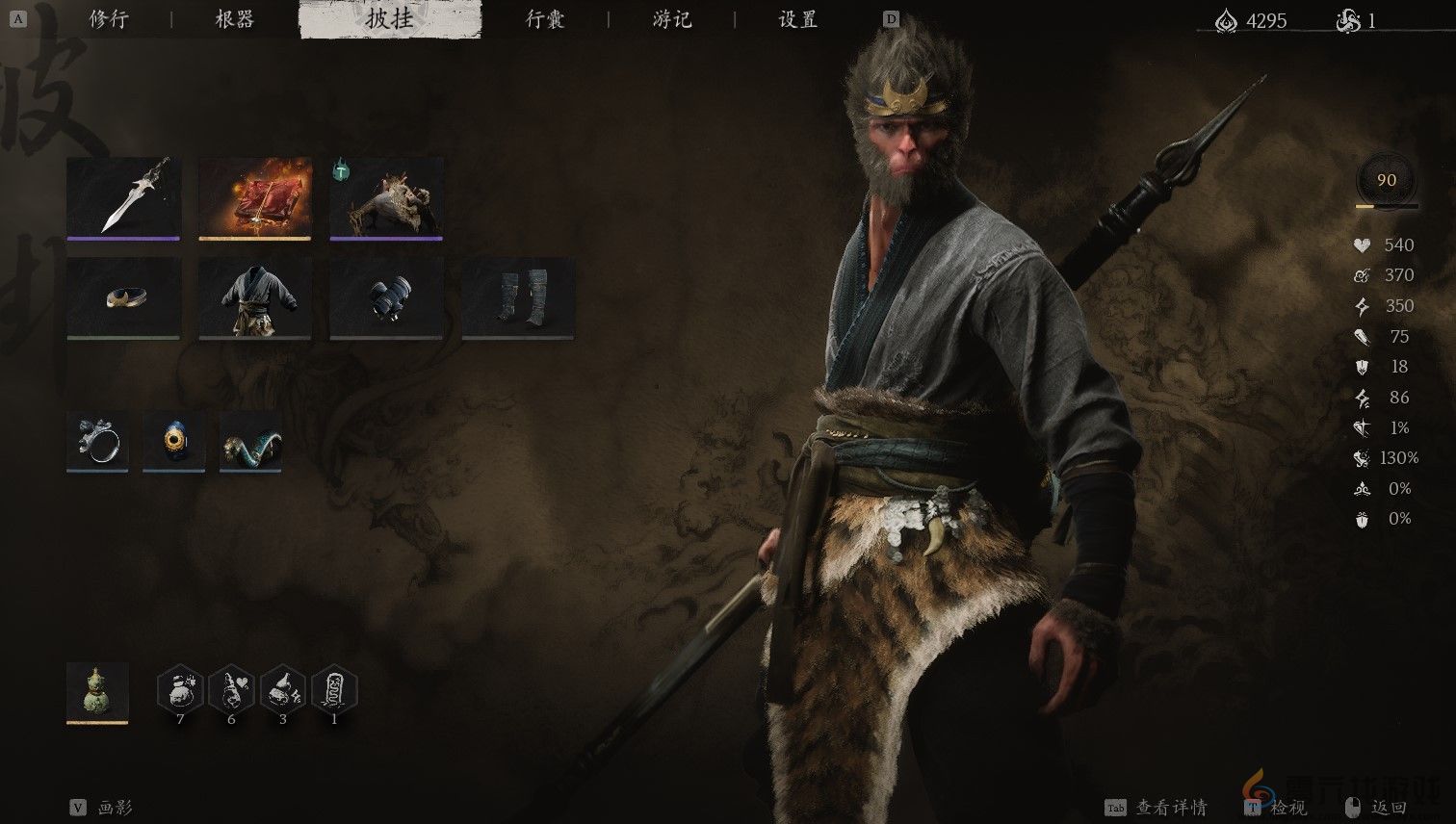Screen dimensions: 1456x824
Task: Open the red tome relic slot
Action: pyautogui.click(x=254, y=197)
